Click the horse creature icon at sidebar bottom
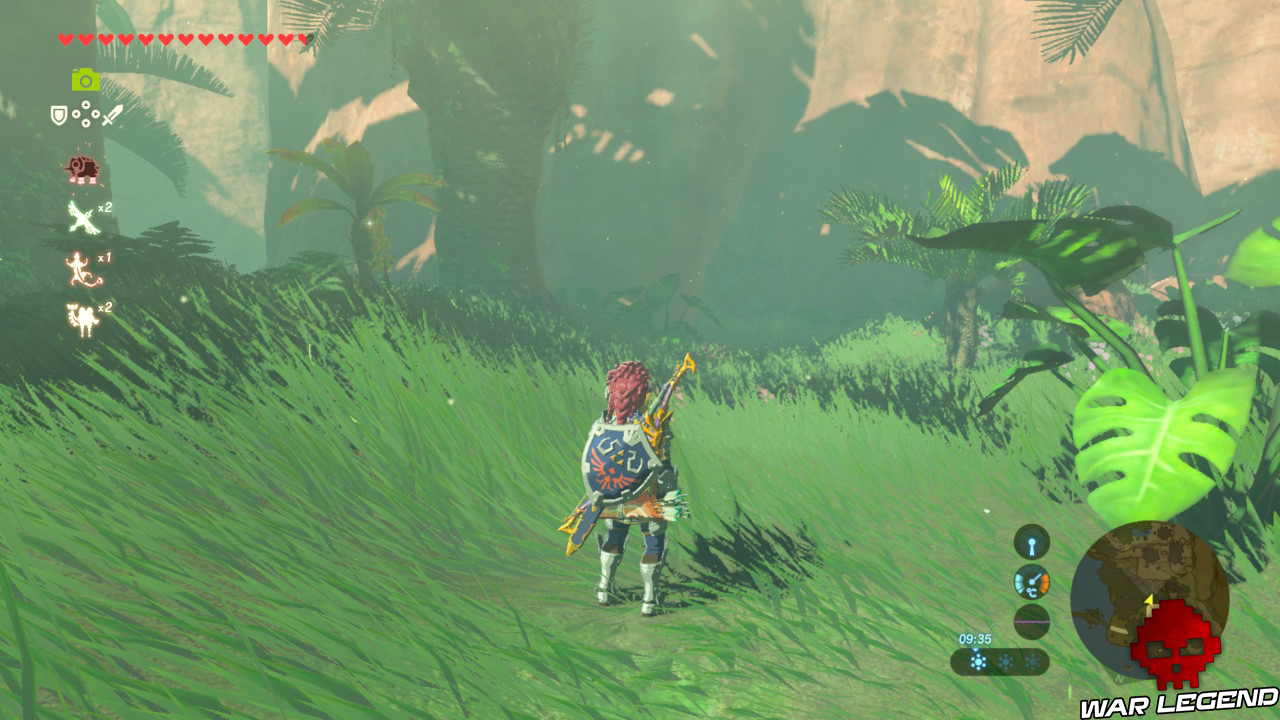Image resolution: width=1280 pixels, height=720 pixels. [x=81, y=315]
